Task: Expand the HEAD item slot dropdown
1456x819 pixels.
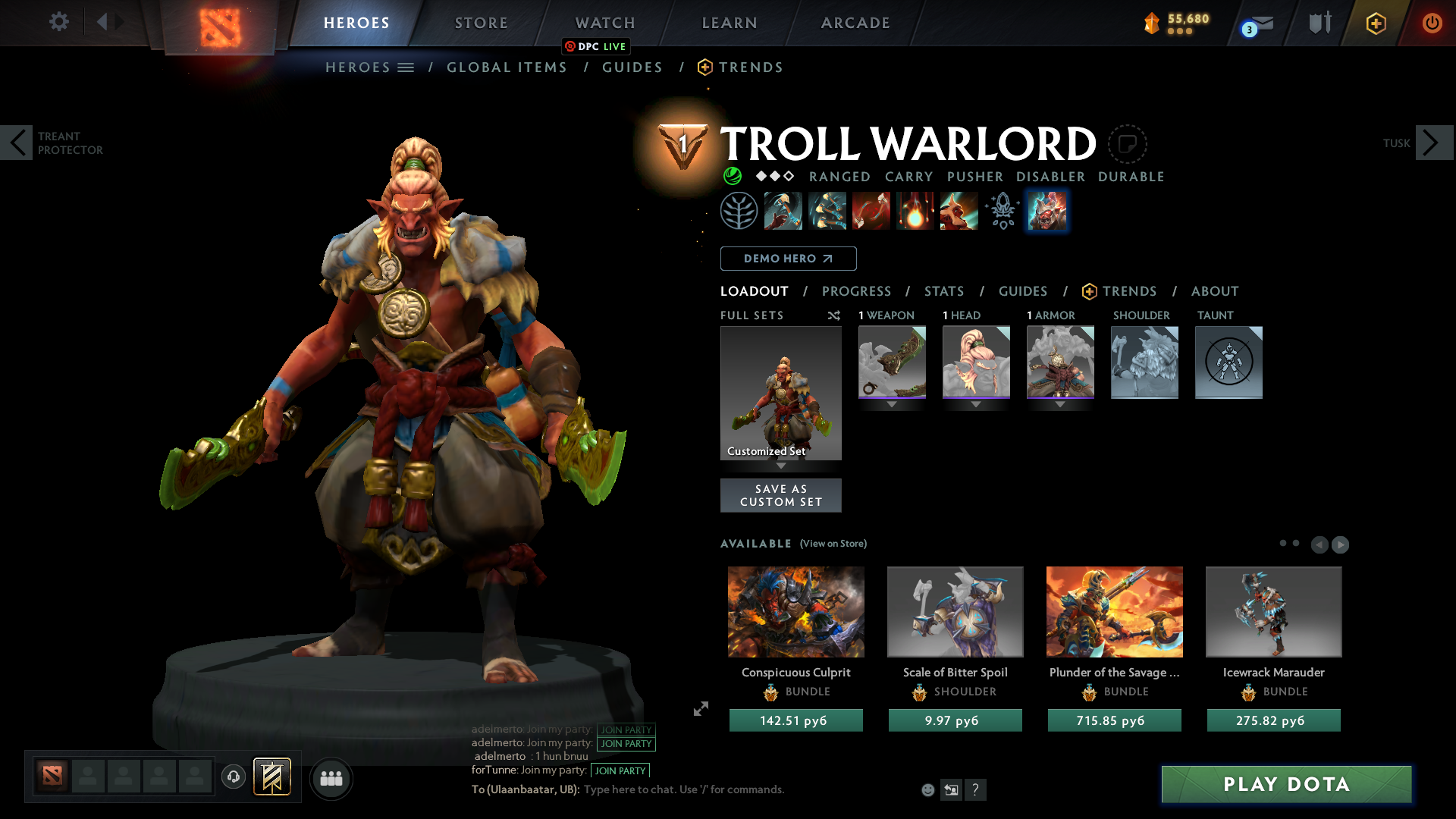Action: click(976, 404)
